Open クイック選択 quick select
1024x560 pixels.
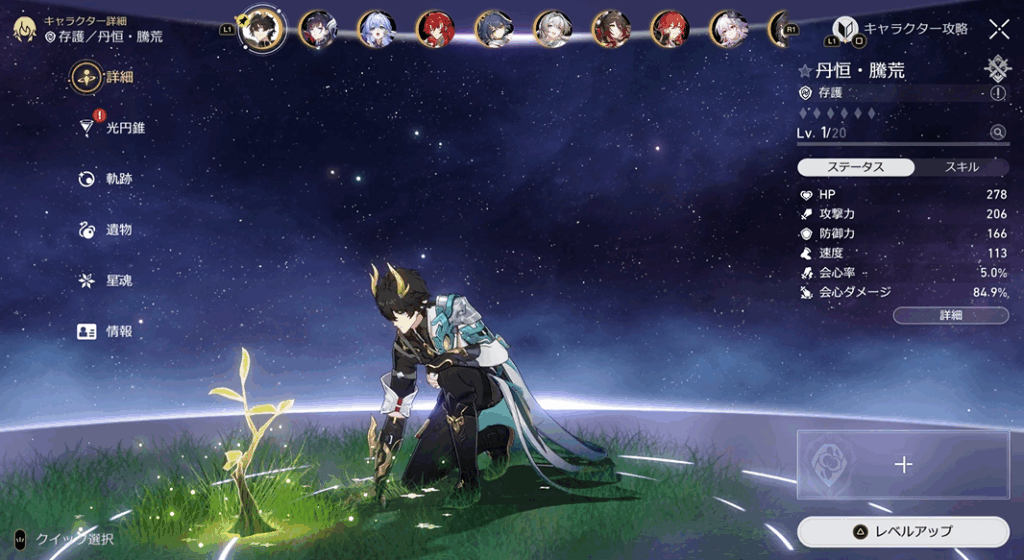pyautogui.click(x=66, y=539)
